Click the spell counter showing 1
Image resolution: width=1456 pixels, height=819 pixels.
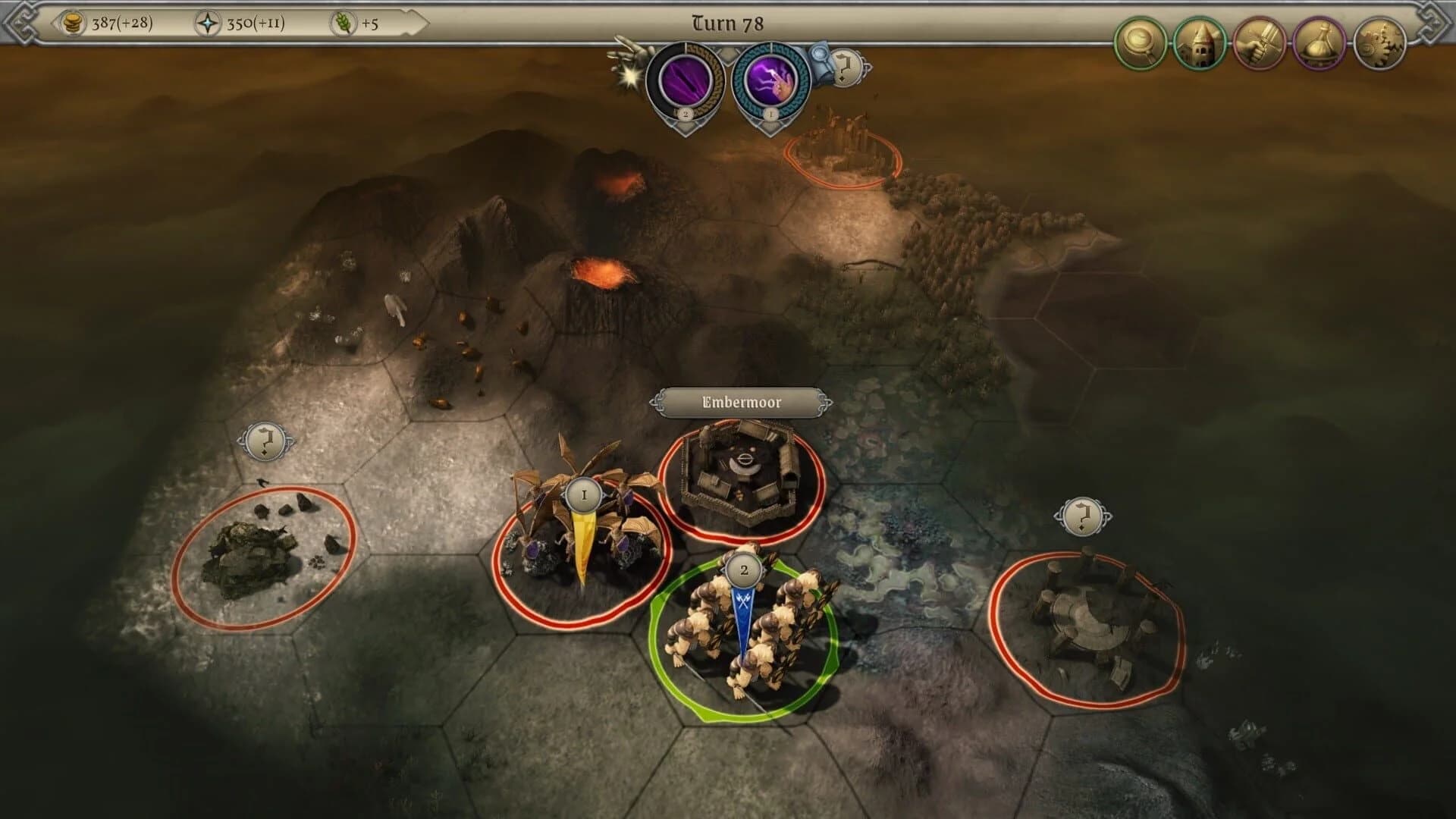[x=772, y=115]
